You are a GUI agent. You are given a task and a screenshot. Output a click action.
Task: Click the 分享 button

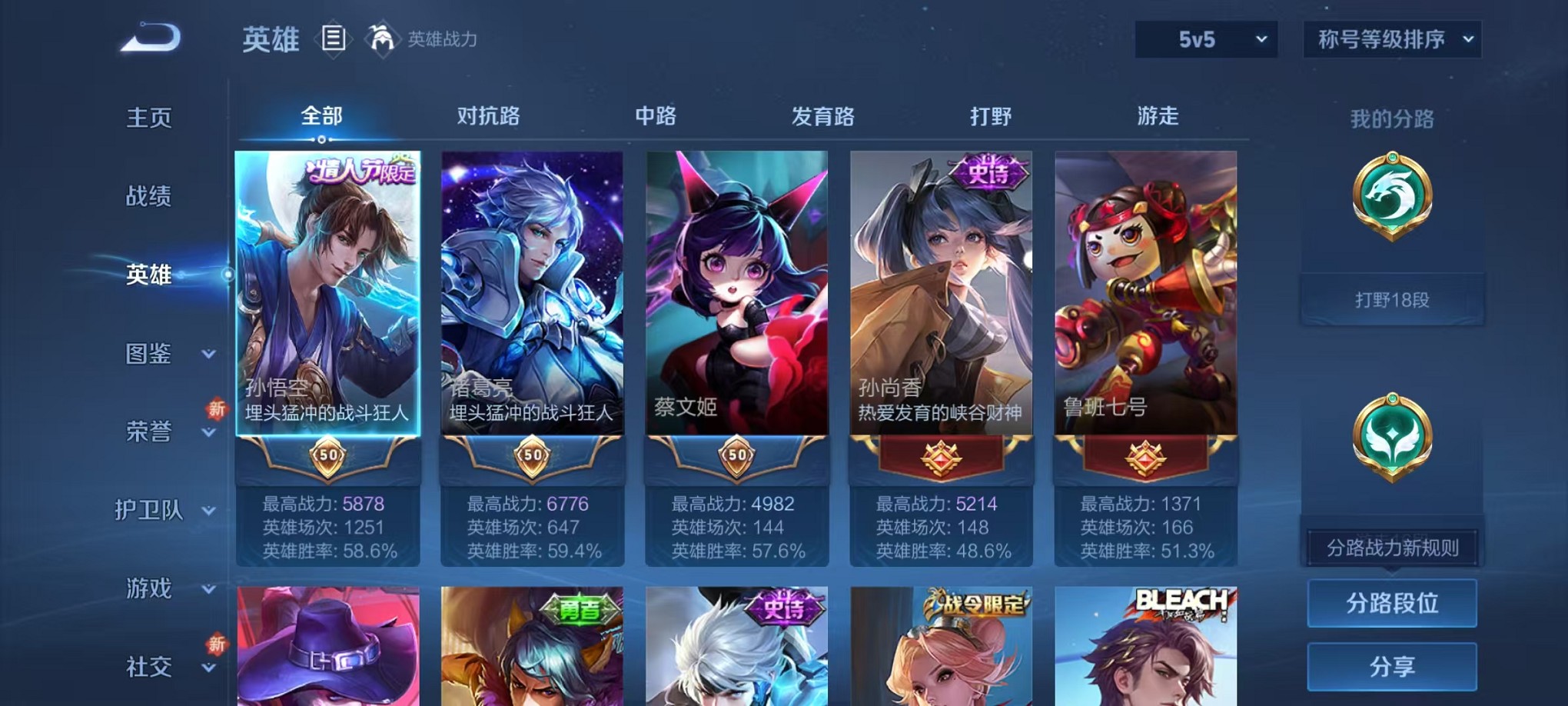1391,666
